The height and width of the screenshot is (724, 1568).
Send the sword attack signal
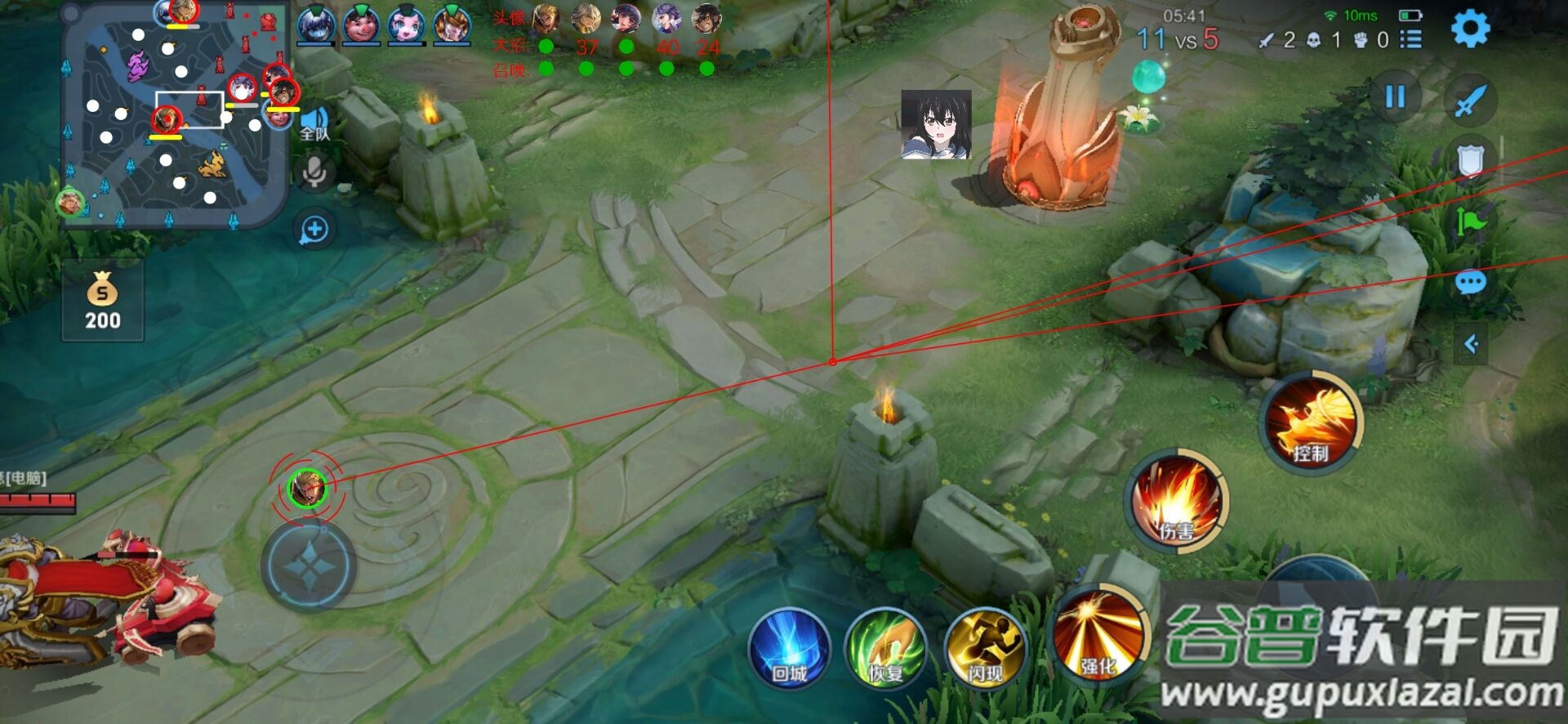[x=1470, y=101]
